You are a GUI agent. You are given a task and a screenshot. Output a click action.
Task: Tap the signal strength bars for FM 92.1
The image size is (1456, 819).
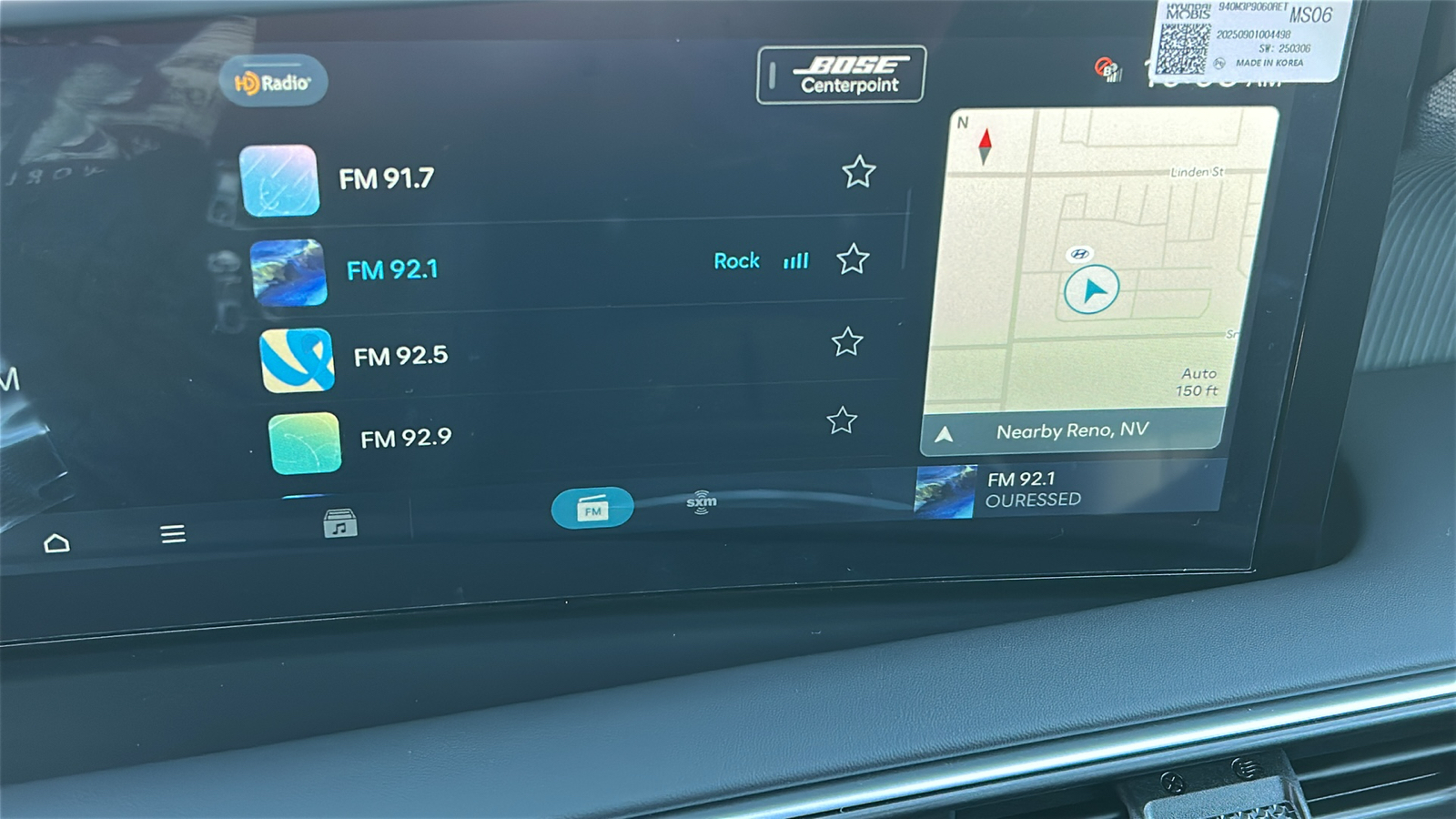tap(794, 261)
